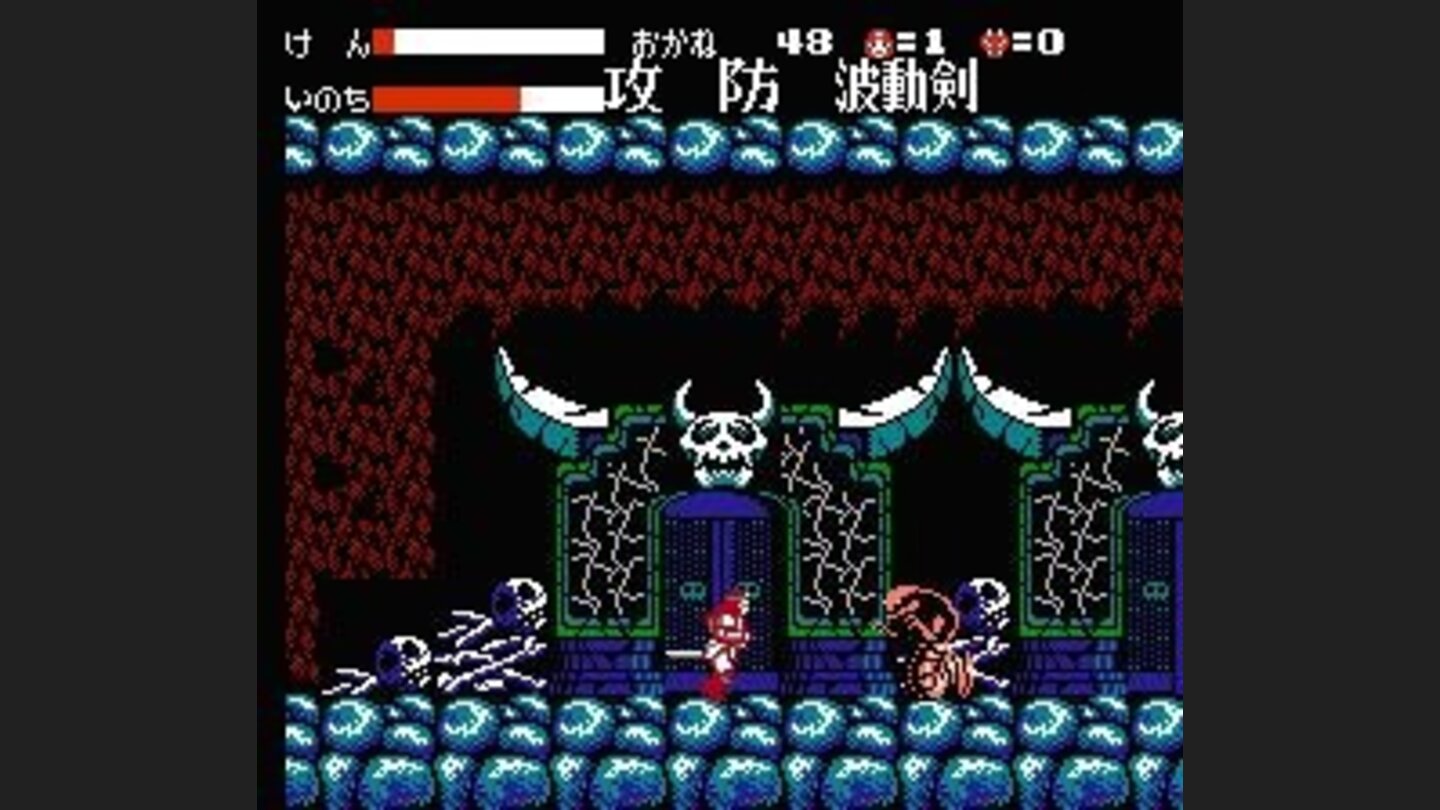Image resolution: width=1440 pixels, height=810 pixels.
Task: Click the white けん sword gauge
Action: tap(490, 40)
